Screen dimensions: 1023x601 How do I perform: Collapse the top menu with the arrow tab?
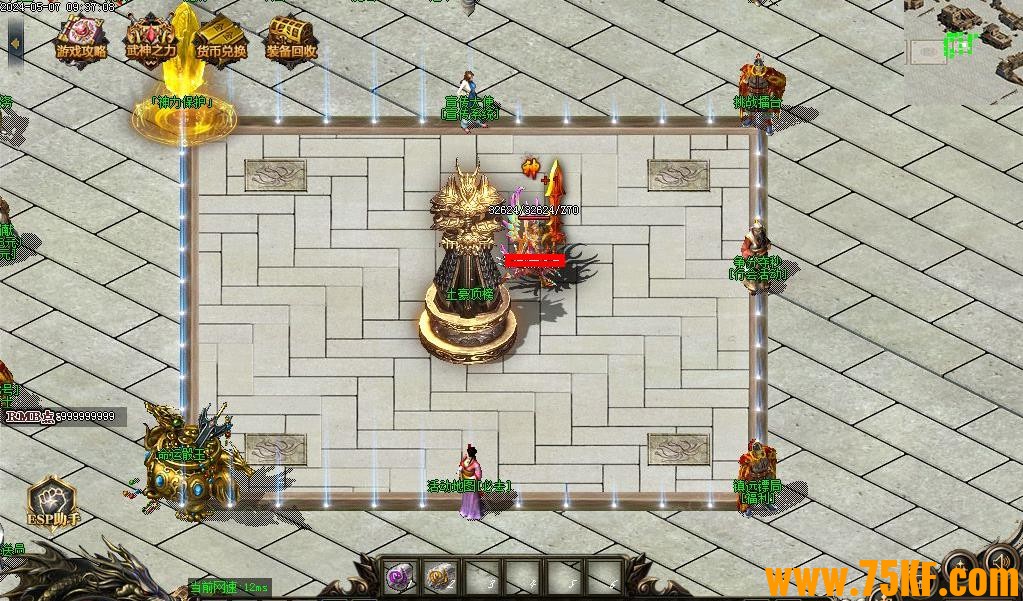tap(15, 42)
